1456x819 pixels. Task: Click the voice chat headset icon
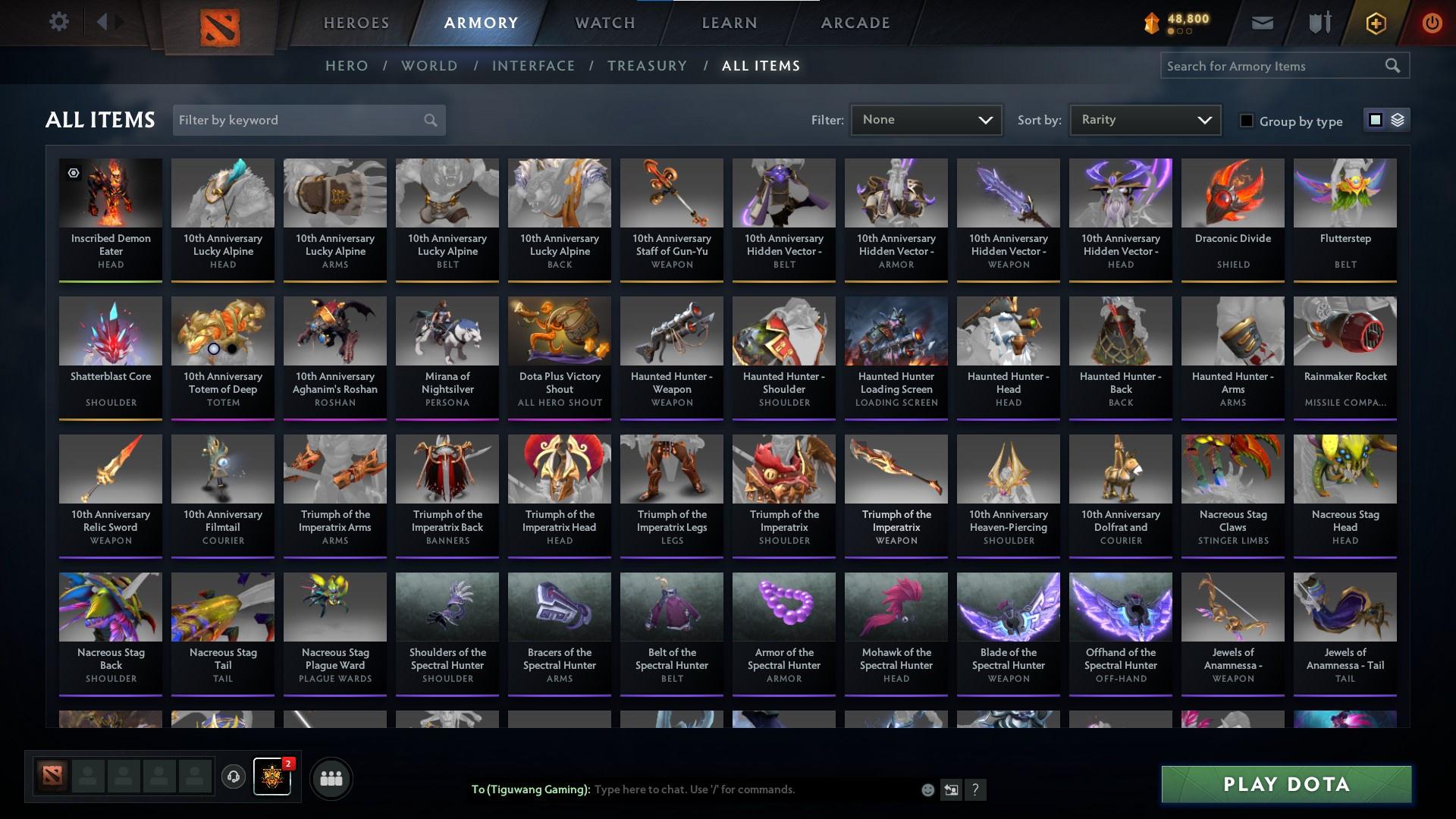click(233, 777)
